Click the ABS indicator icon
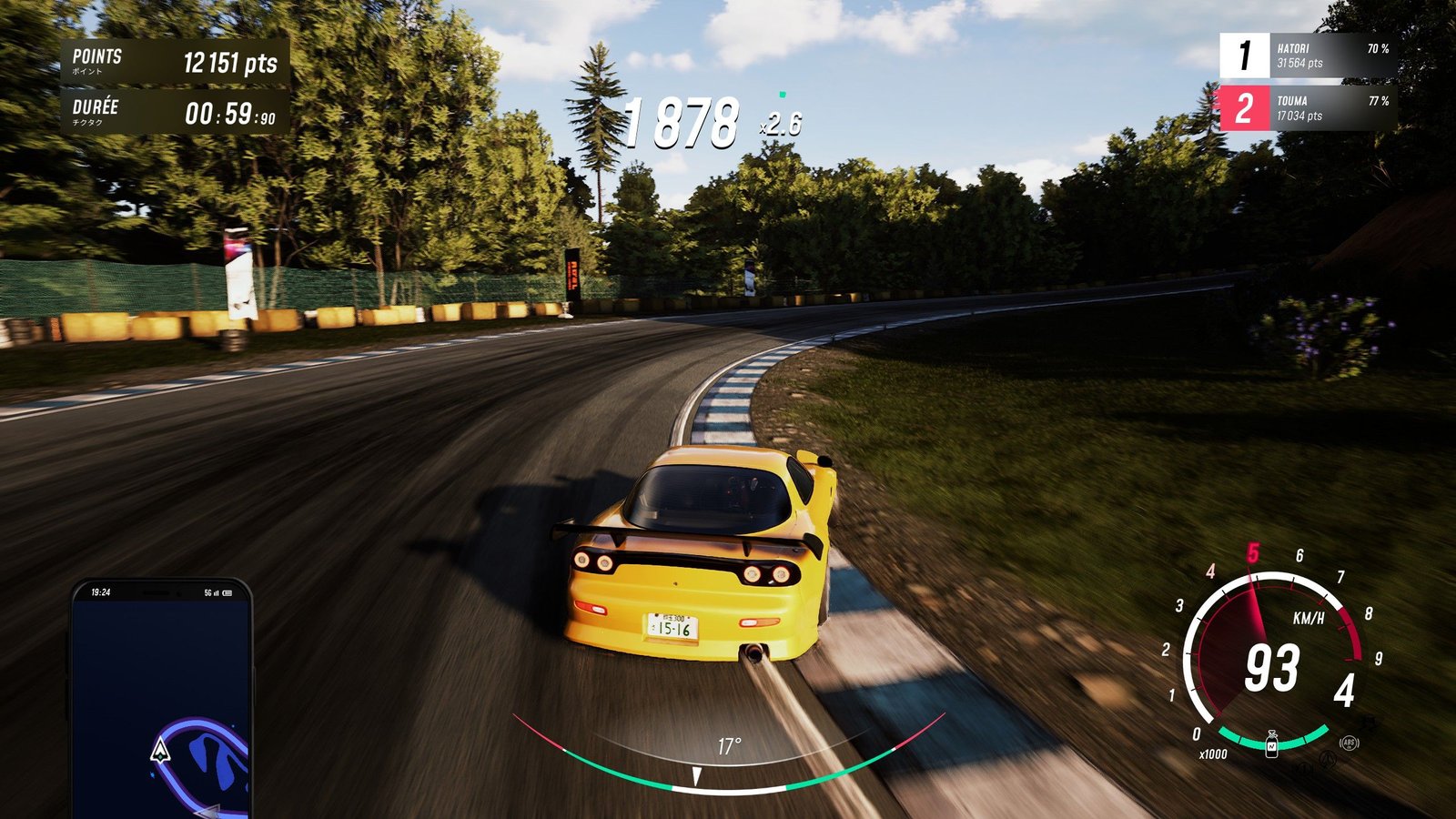Viewport: 1456px width, 819px height. [1349, 743]
